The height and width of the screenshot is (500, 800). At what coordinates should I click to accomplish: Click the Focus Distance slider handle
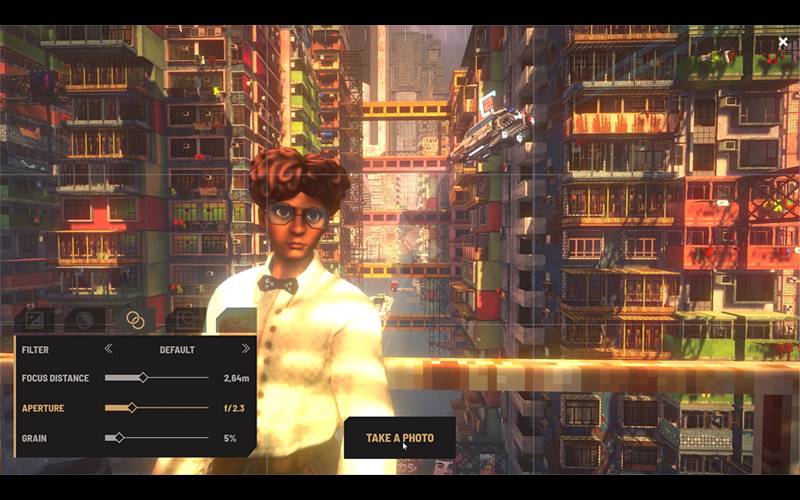(x=143, y=378)
